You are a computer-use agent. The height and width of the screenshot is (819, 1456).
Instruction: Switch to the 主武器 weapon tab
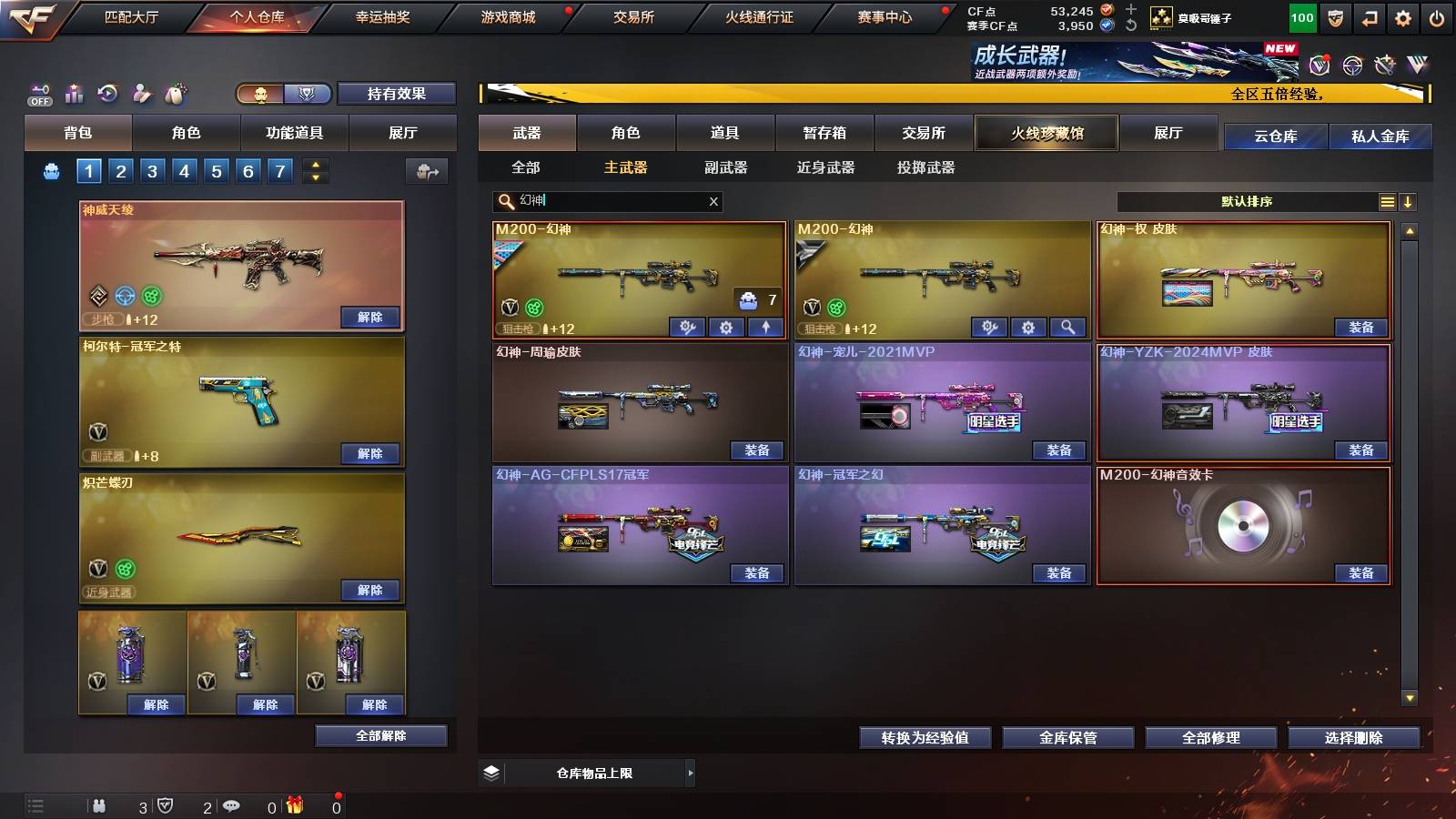tap(627, 167)
